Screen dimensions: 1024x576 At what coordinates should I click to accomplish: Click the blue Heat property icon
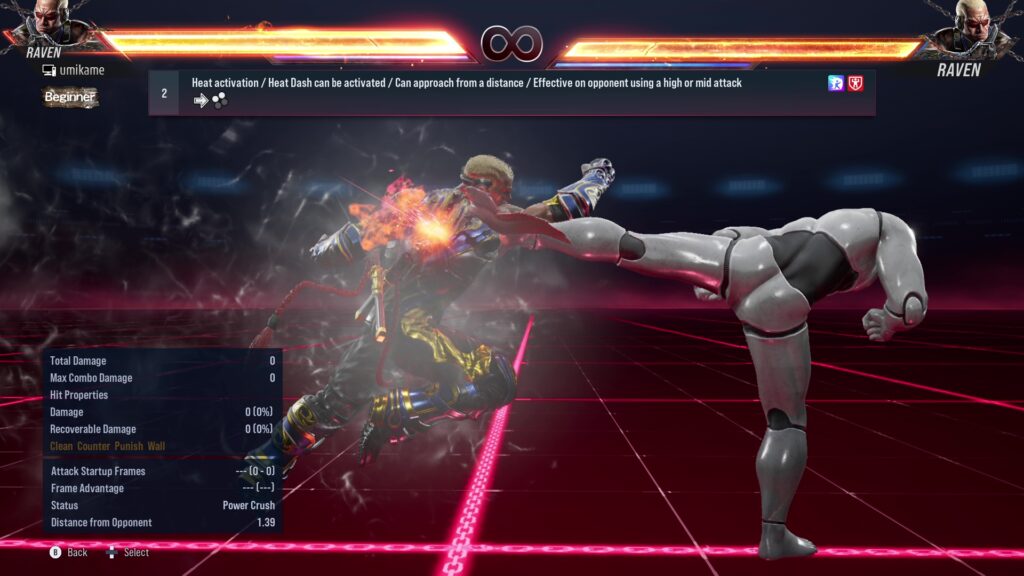point(836,84)
